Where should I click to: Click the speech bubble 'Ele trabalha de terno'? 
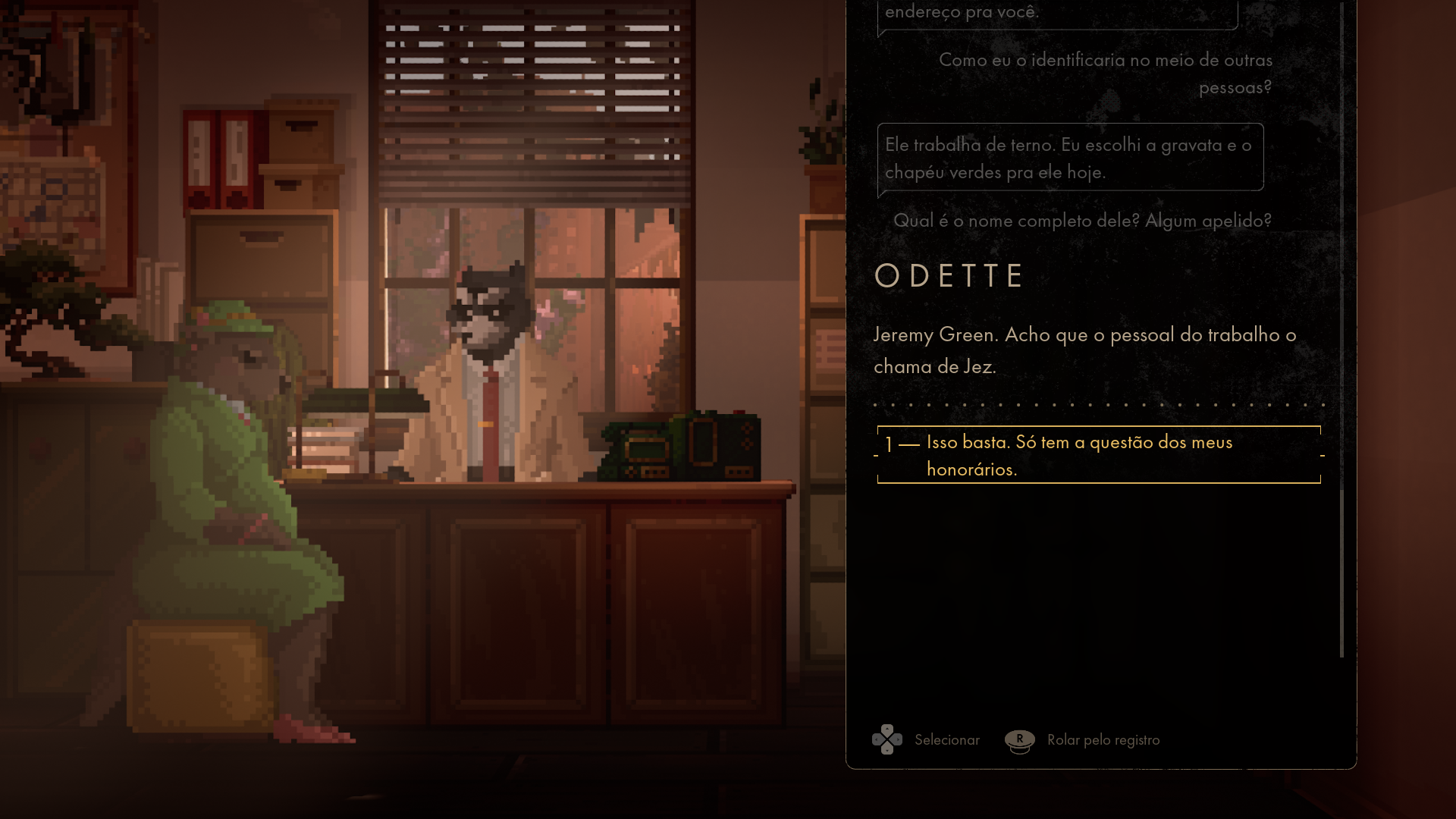pyautogui.click(x=1069, y=157)
